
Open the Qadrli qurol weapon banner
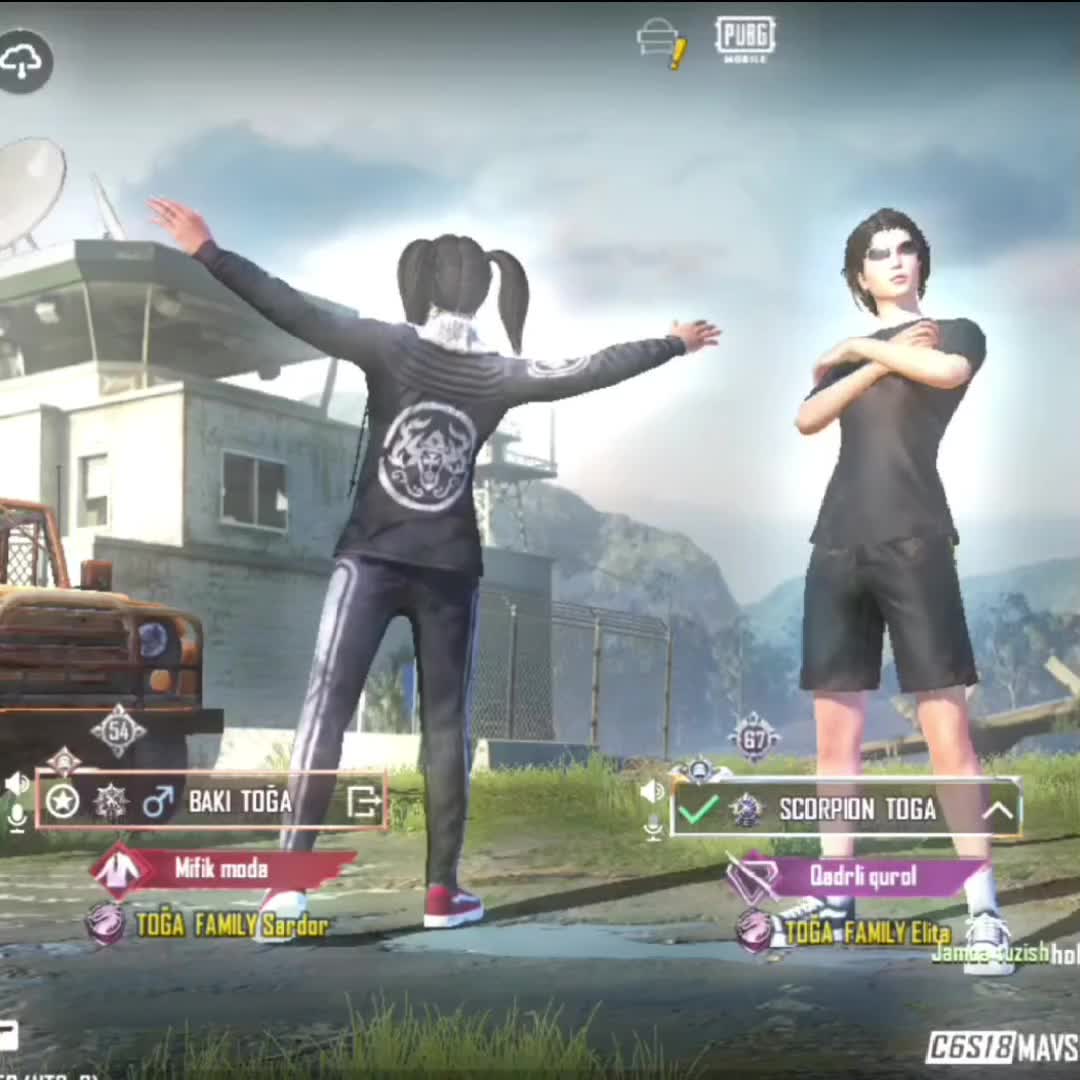click(x=860, y=877)
